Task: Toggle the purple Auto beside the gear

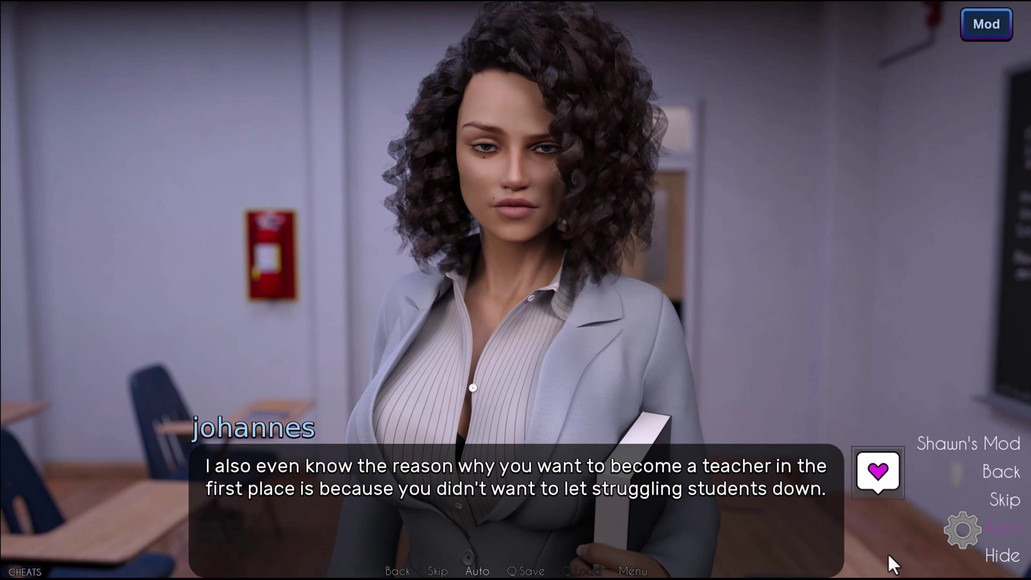Action: point(1004,527)
